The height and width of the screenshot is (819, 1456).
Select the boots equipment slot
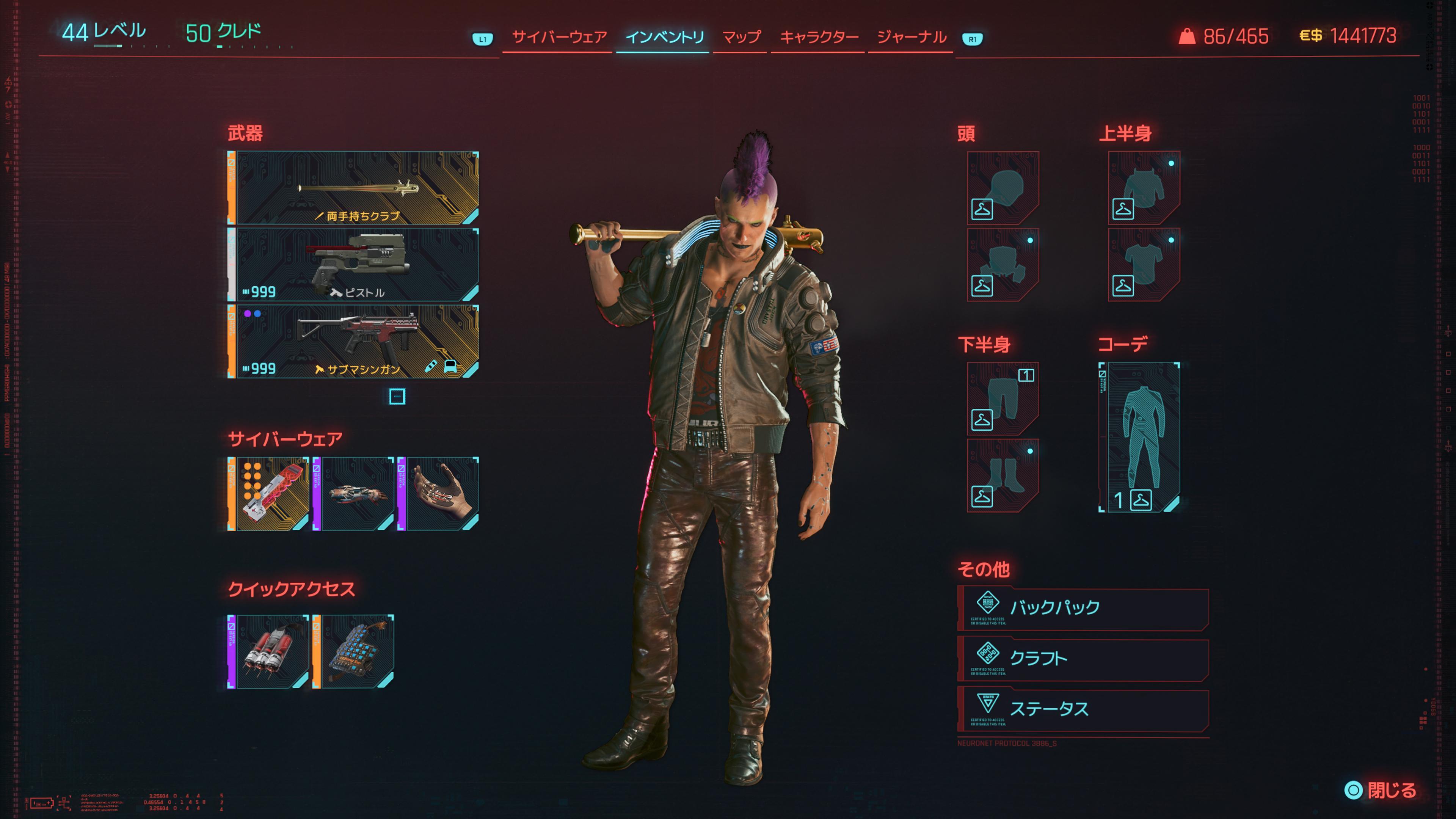coord(1002,475)
